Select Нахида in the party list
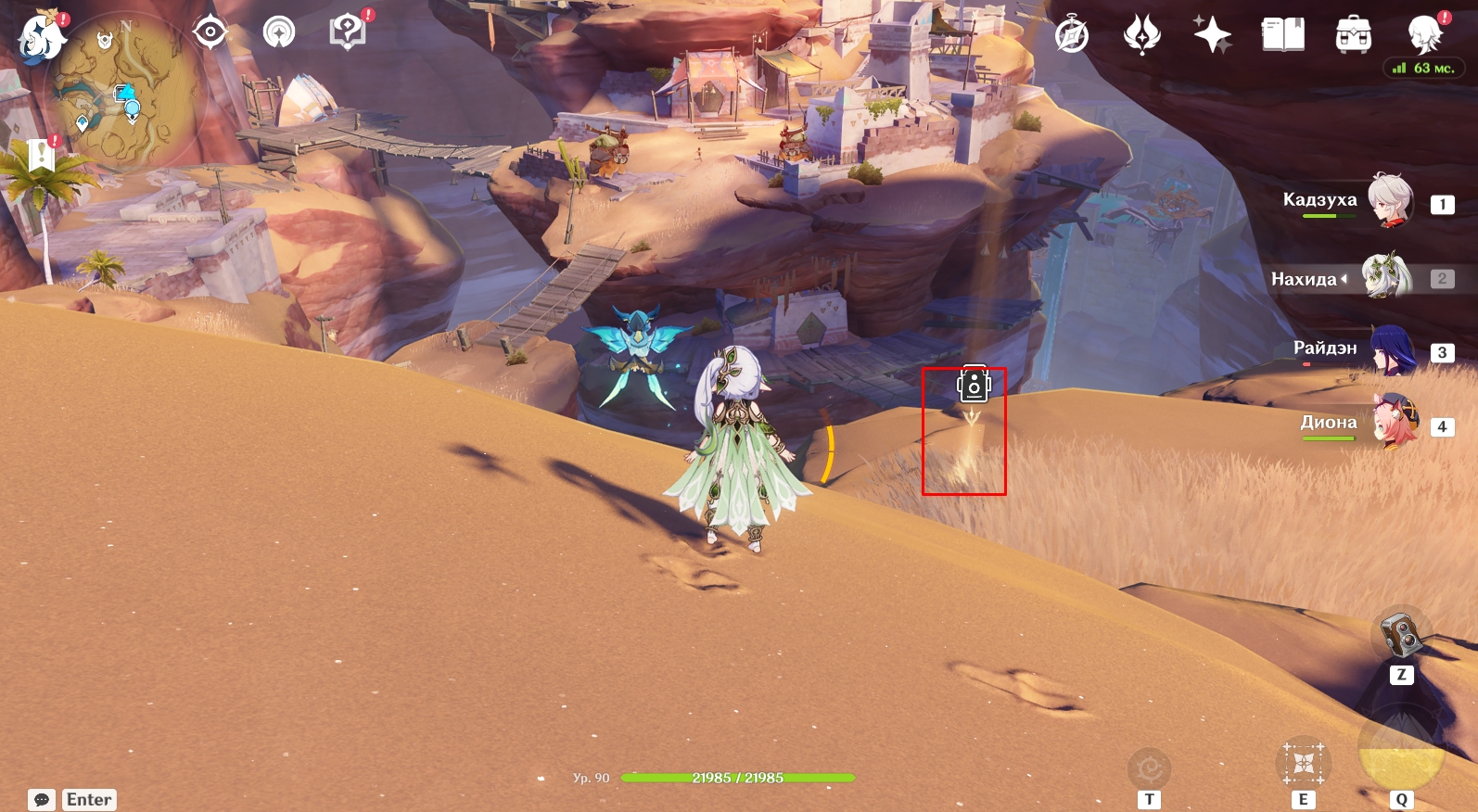The image size is (1478, 812). click(1385, 277)
